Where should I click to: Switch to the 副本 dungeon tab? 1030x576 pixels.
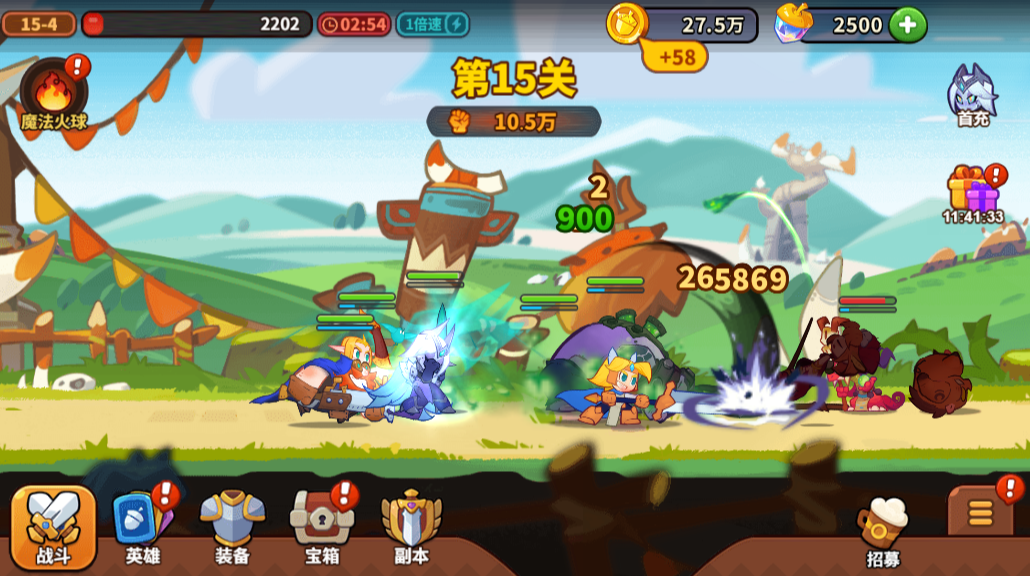pyautogui.click(x=411, y=527)
